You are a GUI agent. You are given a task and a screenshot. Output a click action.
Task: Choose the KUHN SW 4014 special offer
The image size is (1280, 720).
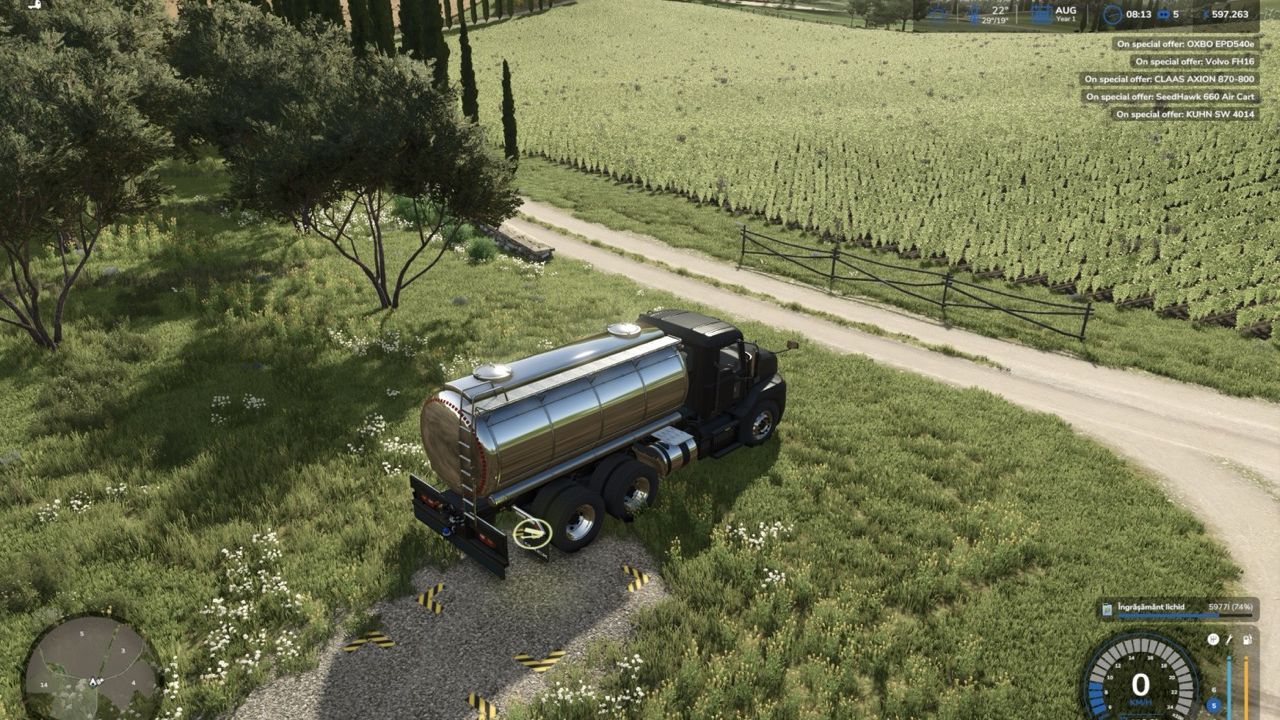(x=1185, y=114)
